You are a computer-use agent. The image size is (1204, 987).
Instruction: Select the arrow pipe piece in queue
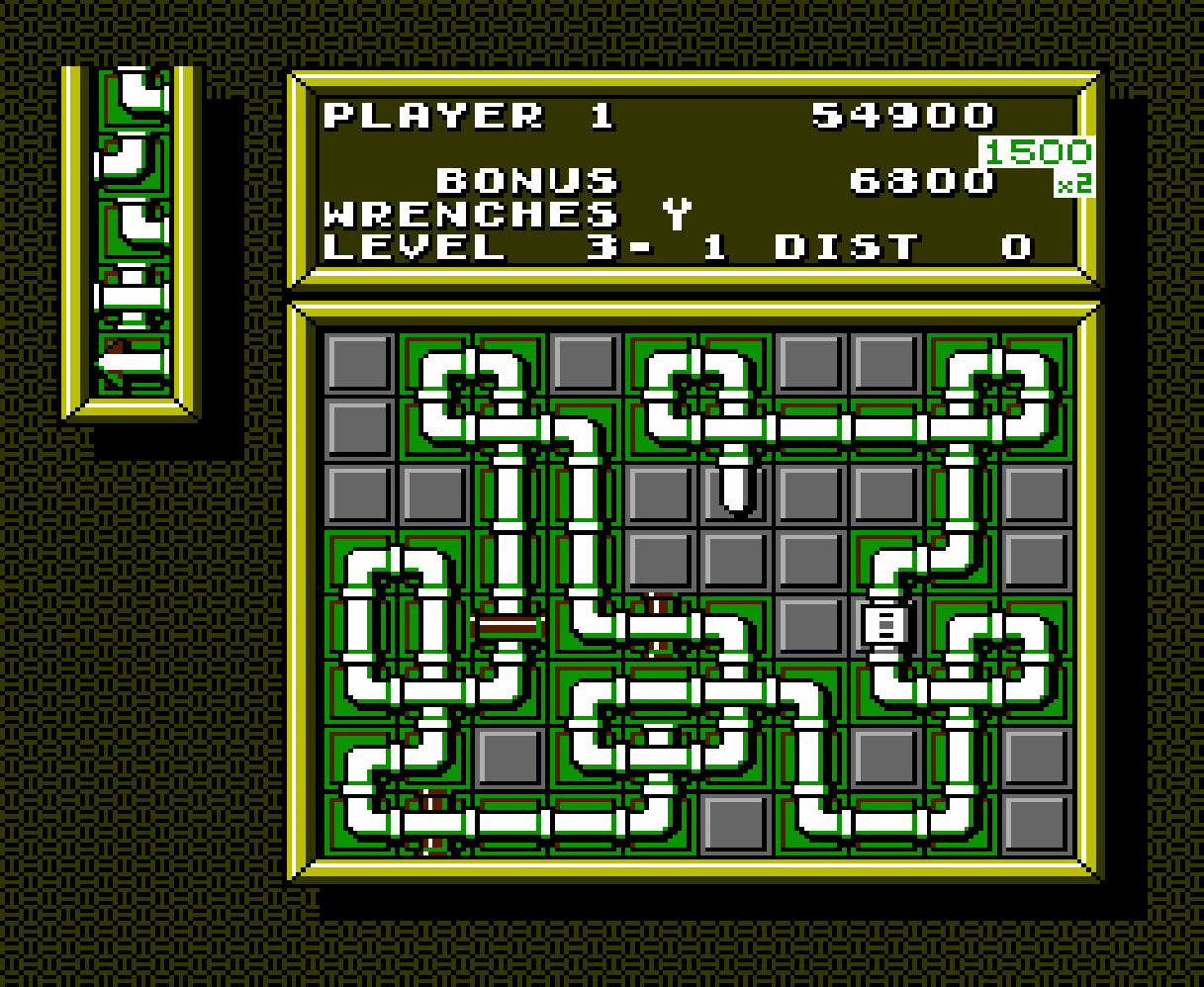132,363
